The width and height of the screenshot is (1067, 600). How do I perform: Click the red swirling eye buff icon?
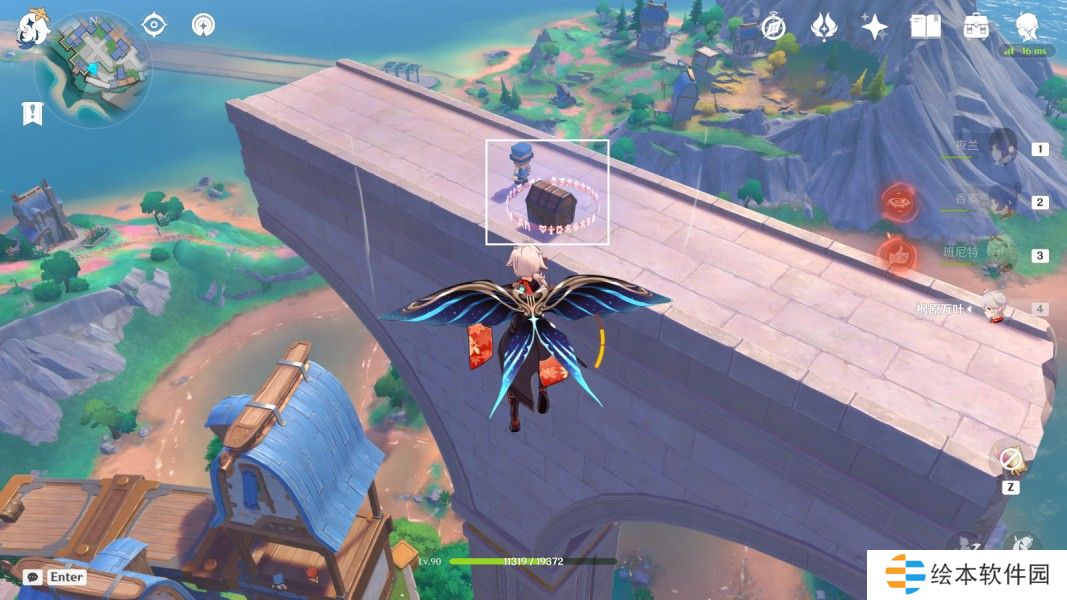coord(898,202)
